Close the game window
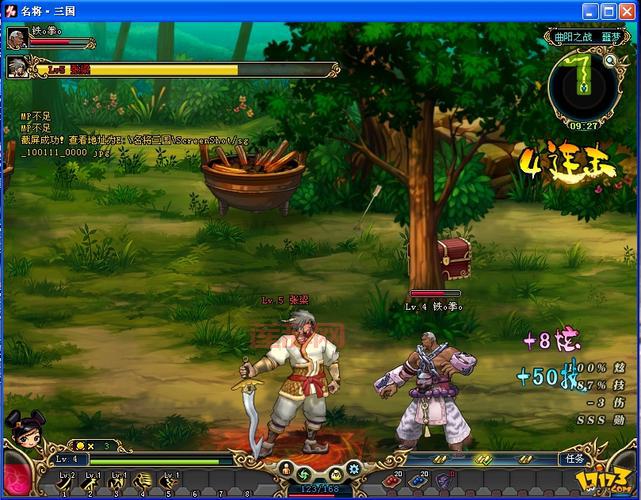641x500 pixels. point(627,10)
